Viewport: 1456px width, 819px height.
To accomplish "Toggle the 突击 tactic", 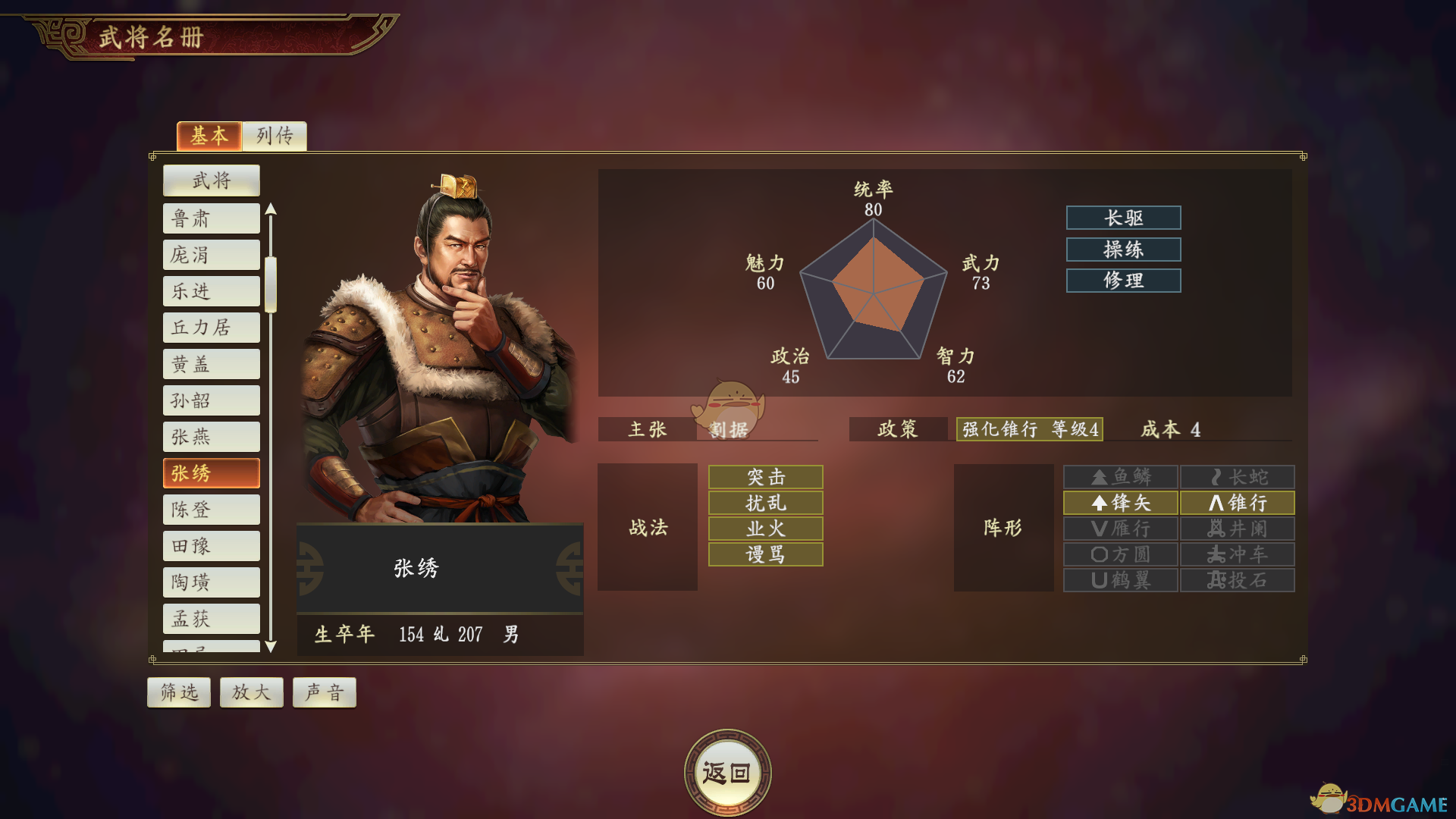I will coord(764,477).
